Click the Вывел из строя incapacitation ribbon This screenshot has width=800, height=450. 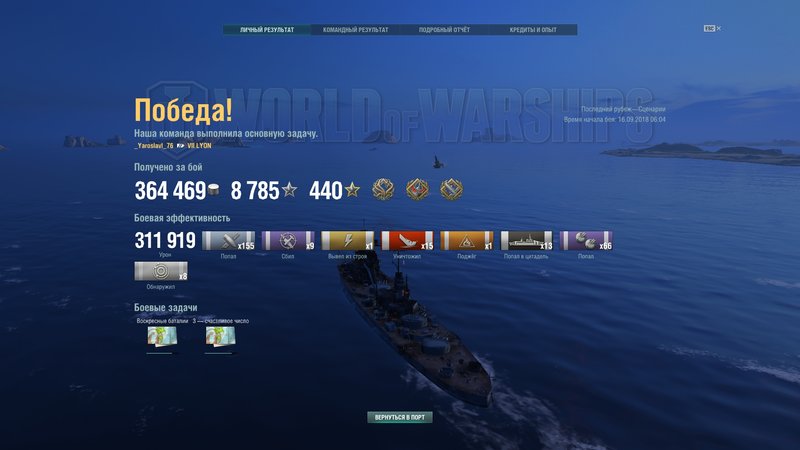click(347, 240)
